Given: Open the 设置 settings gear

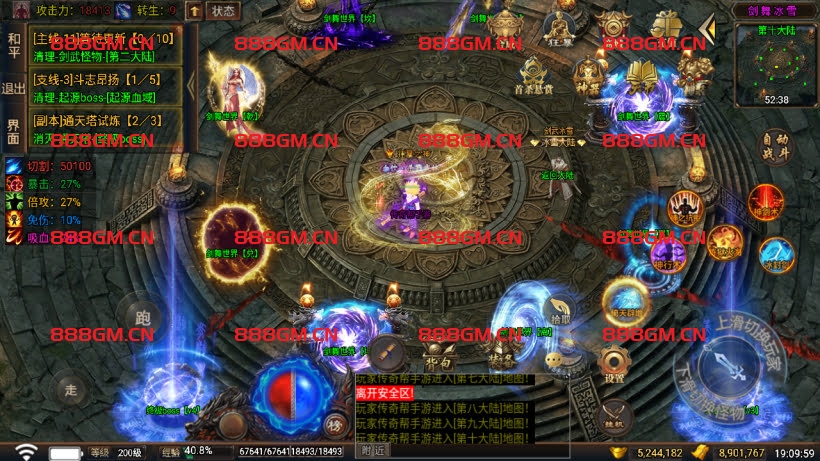Looking at the screenshot, I should [614, 365].
